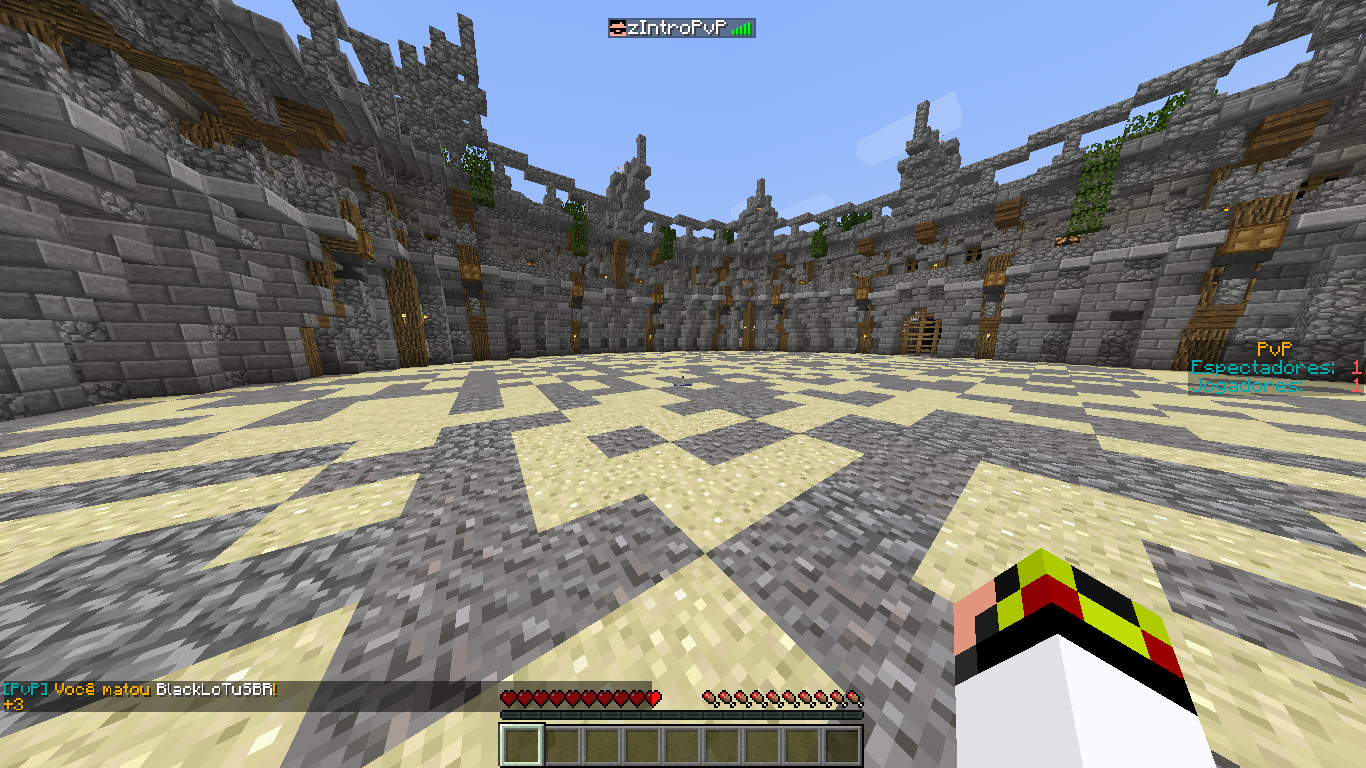Select the highlighted first hotbar slot
The width and height of the screenshot is (1366, 768).
(522, 745)
